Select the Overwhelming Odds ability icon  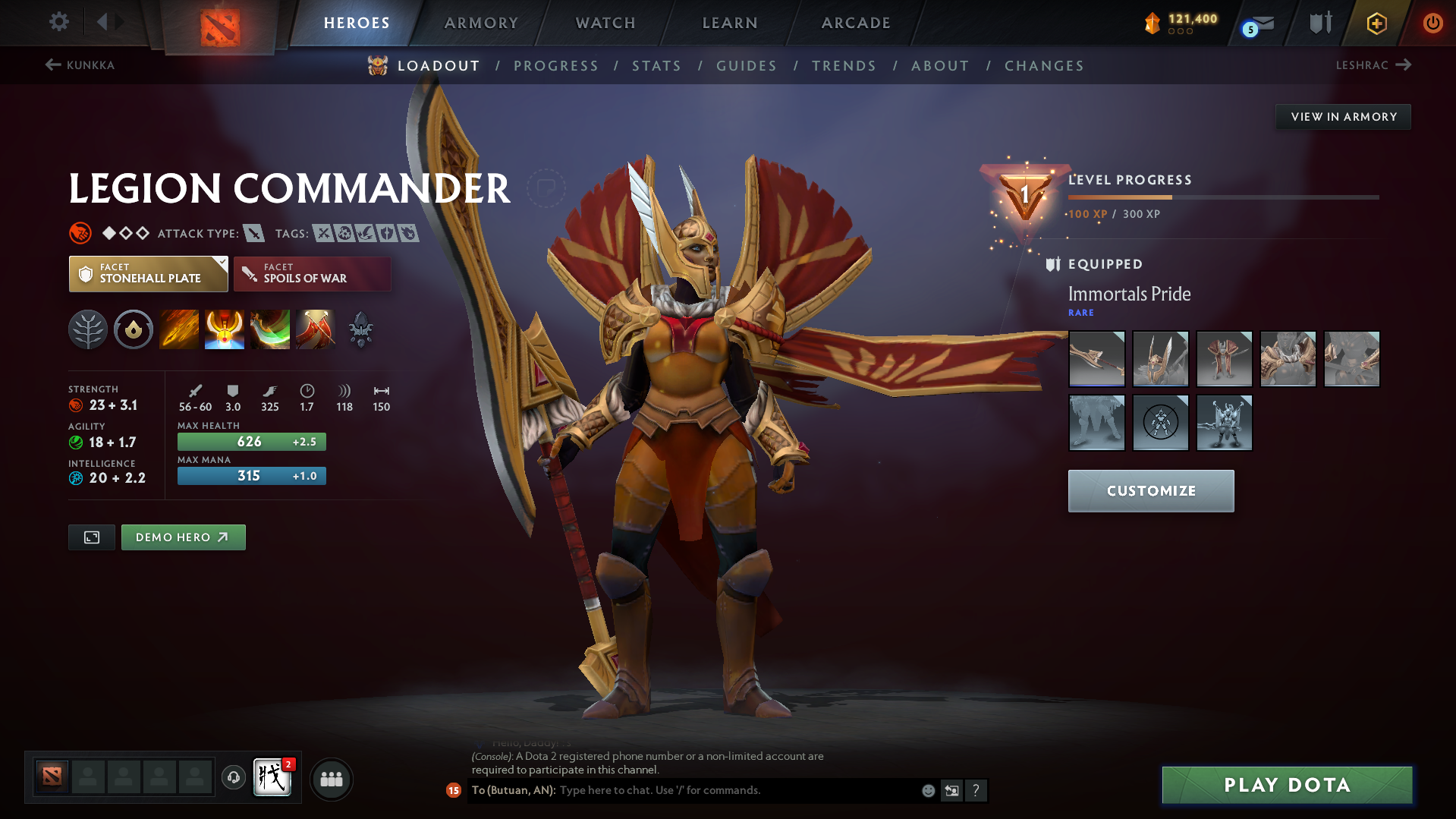tap(179, 329)
